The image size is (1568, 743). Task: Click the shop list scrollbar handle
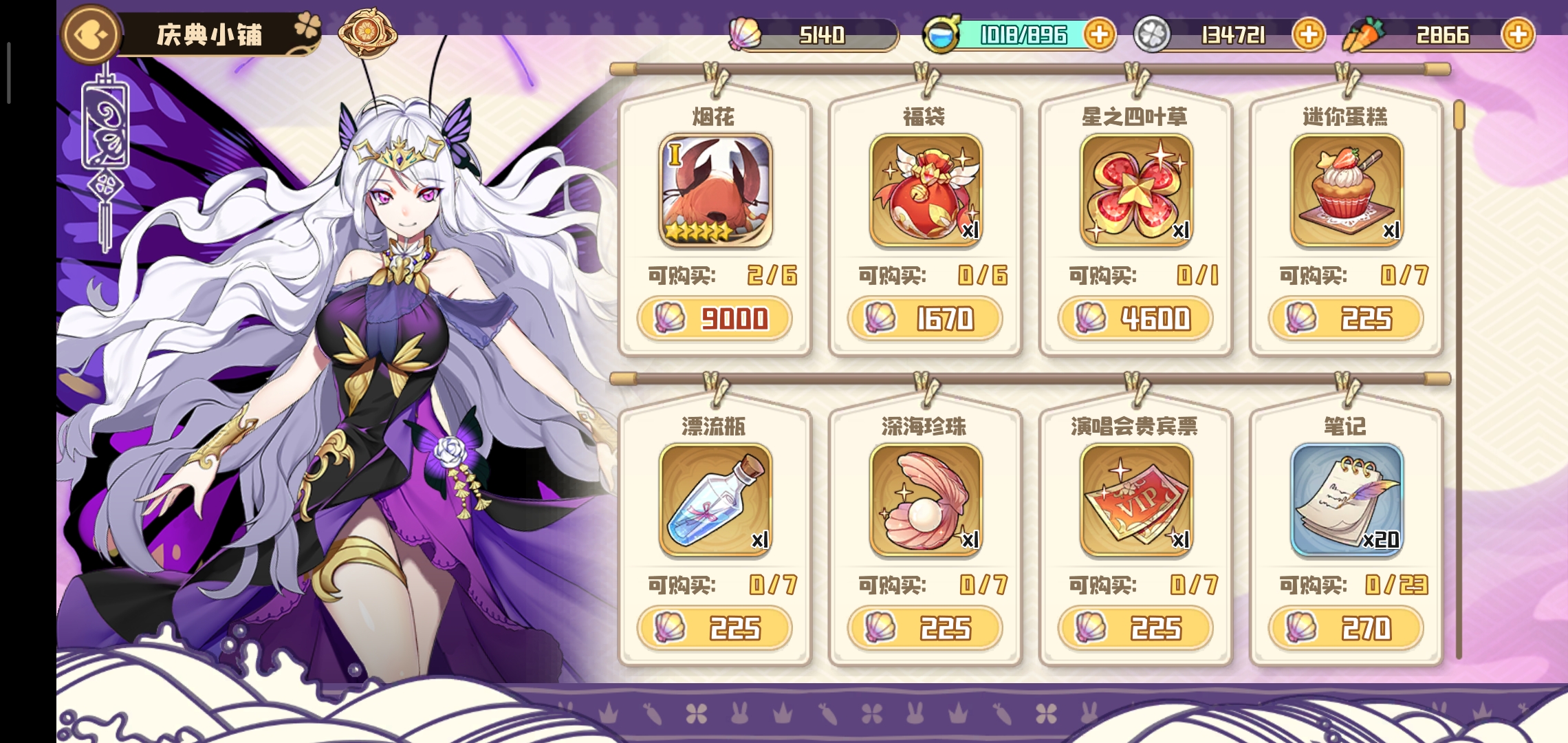1459,115
